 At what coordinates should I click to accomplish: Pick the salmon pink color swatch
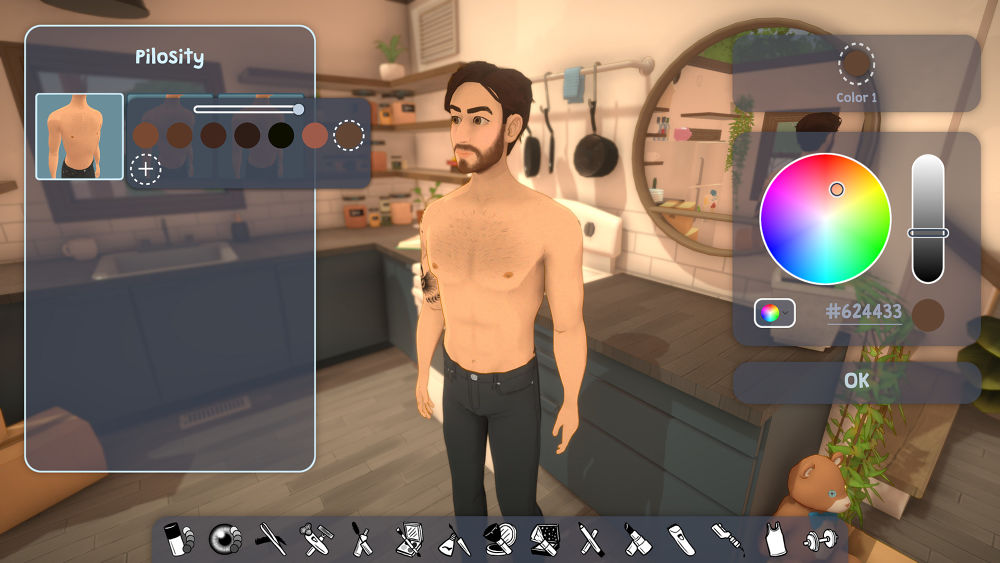(x=315, y=135)
